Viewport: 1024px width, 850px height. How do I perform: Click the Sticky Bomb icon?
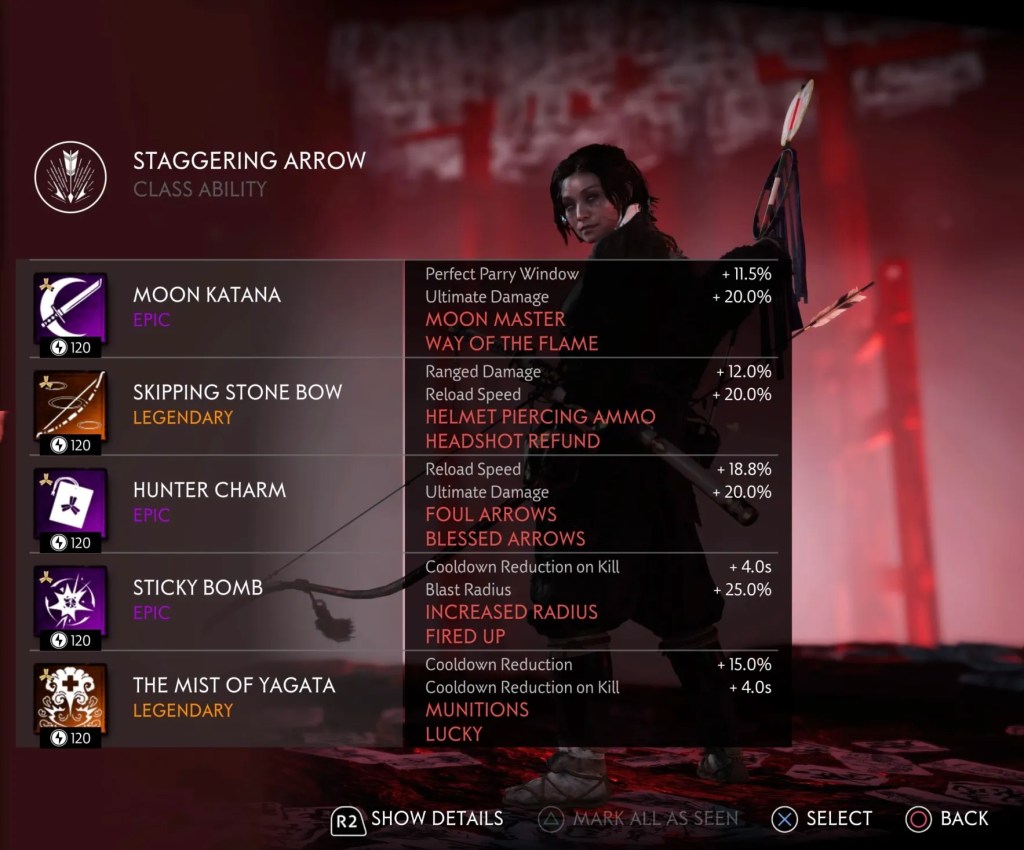tap(70, 601)
